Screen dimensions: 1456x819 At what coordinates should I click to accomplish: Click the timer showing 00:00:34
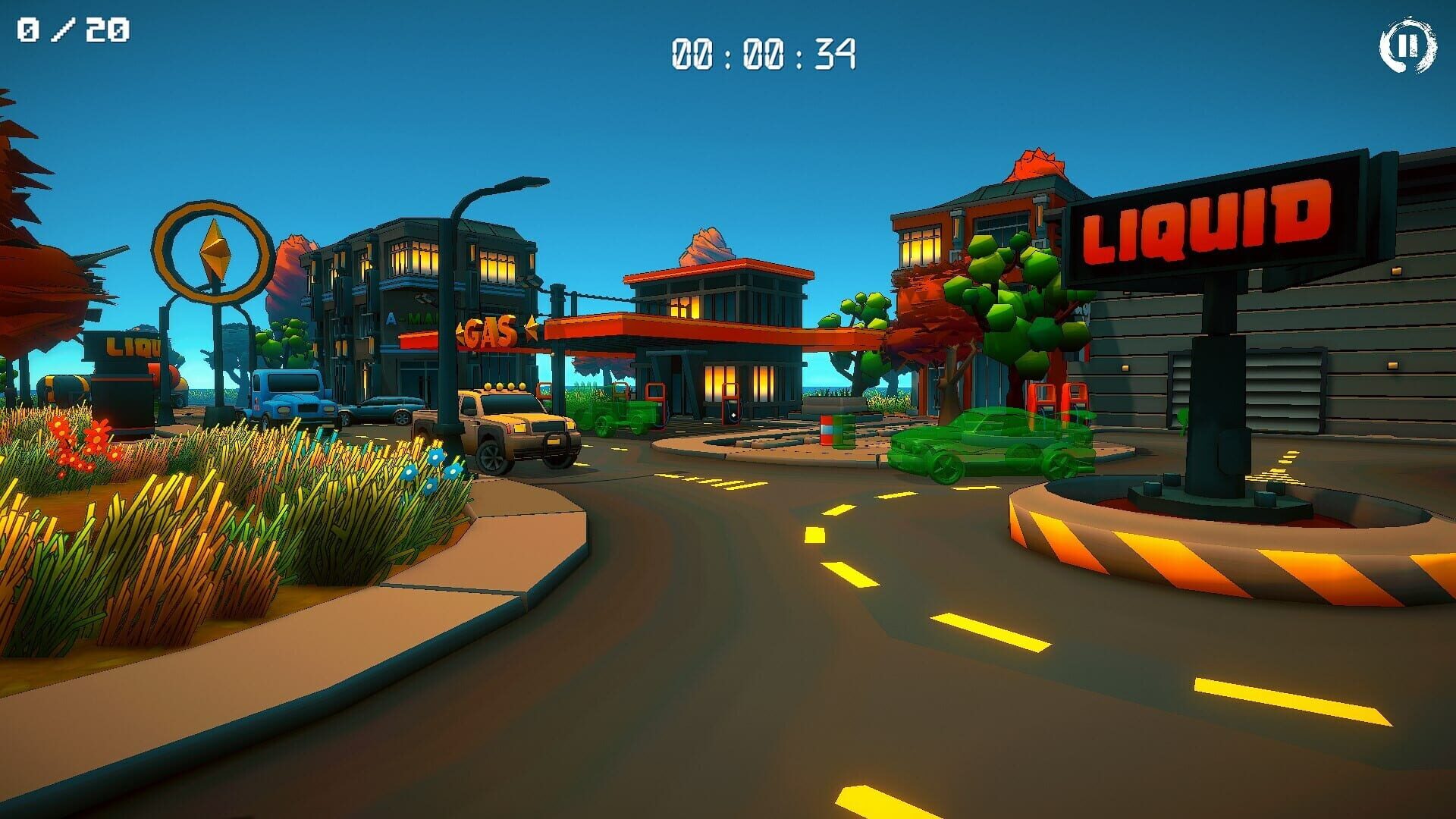(762, 53)
